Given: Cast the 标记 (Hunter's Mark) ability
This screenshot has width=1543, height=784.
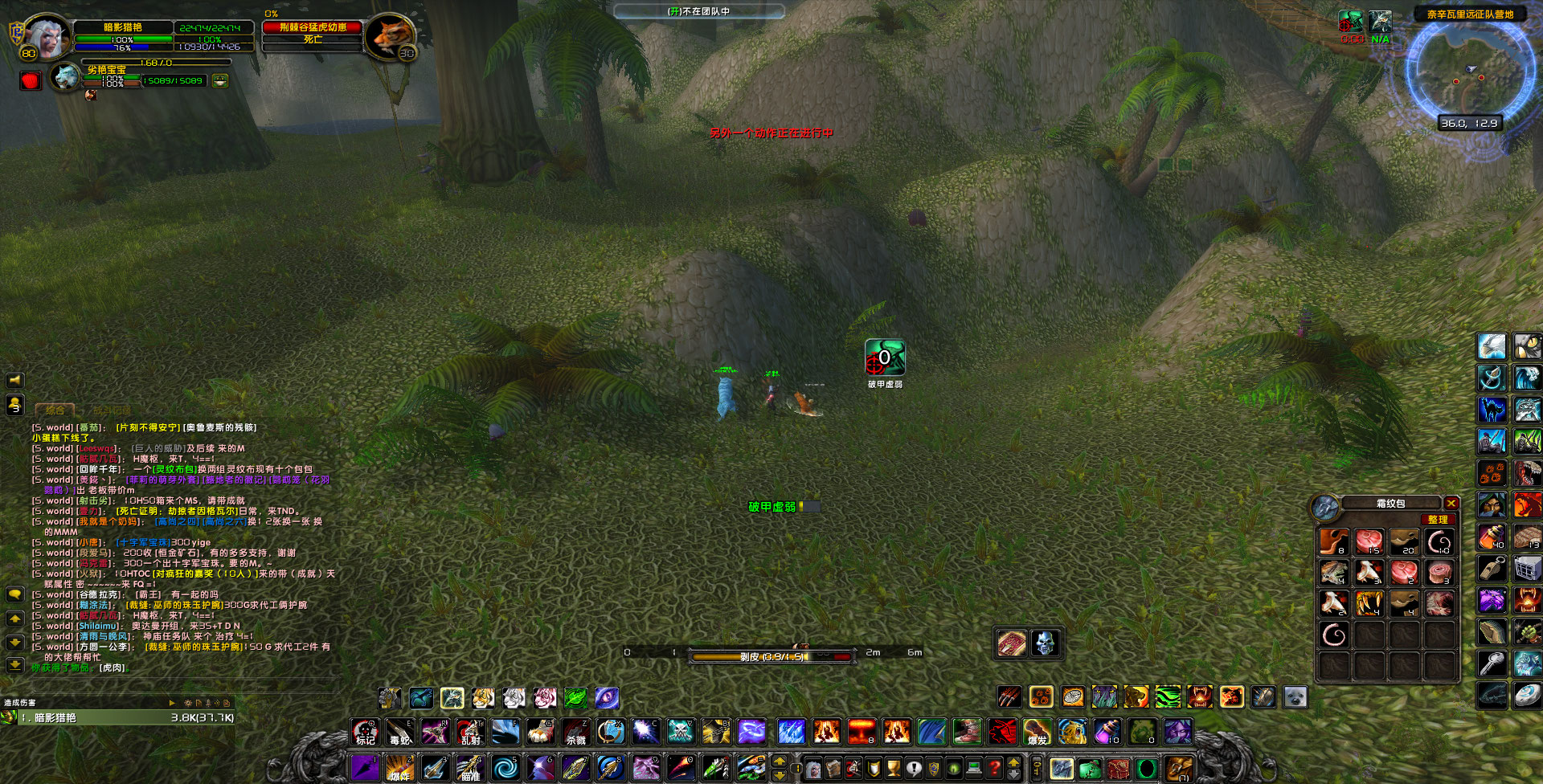Looking at the screenshot, I should pyautogui.click(x=366, y=733).
